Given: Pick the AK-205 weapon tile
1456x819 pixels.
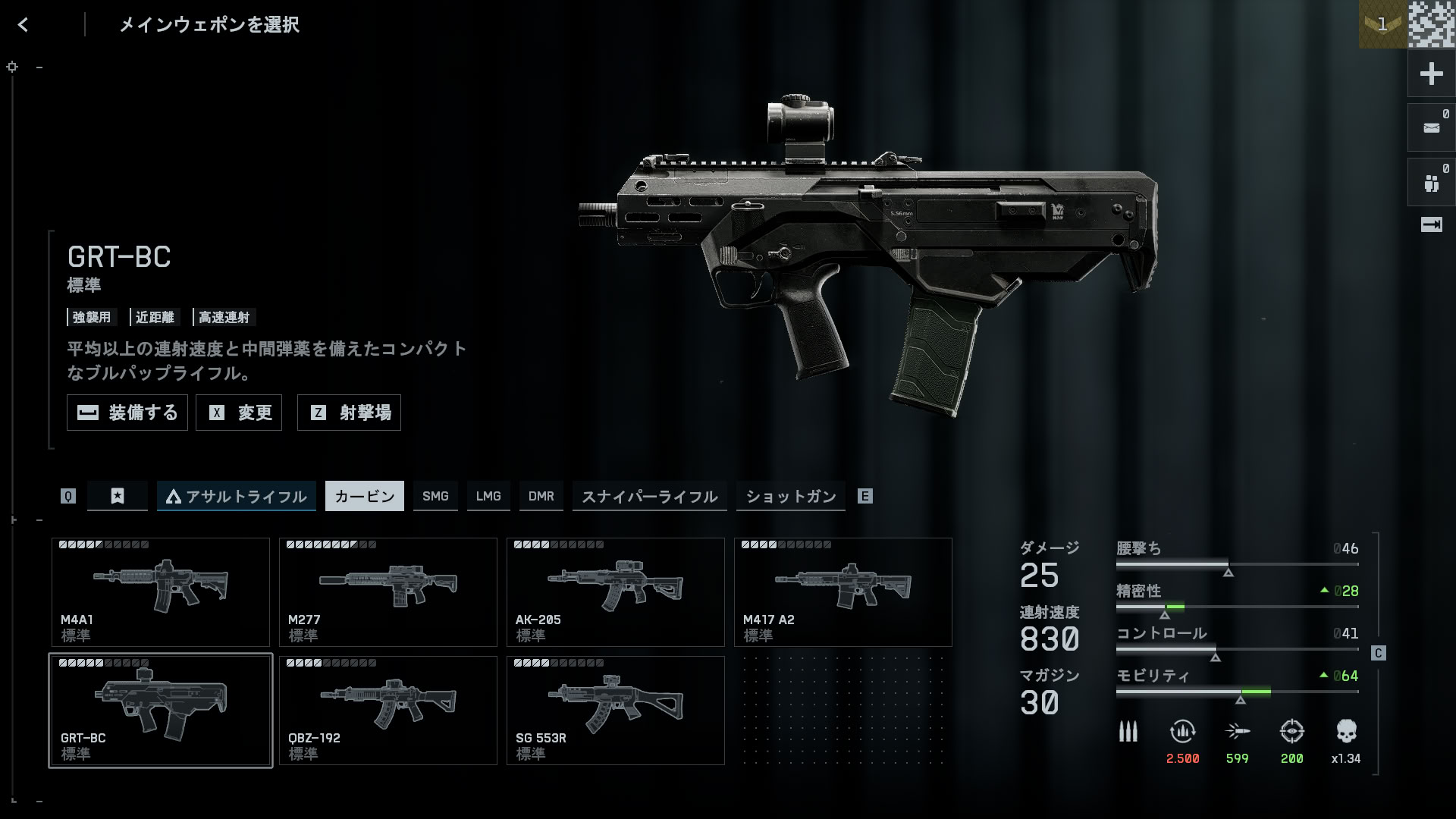Looking at the screenshot, I should [x=615, y=591].
